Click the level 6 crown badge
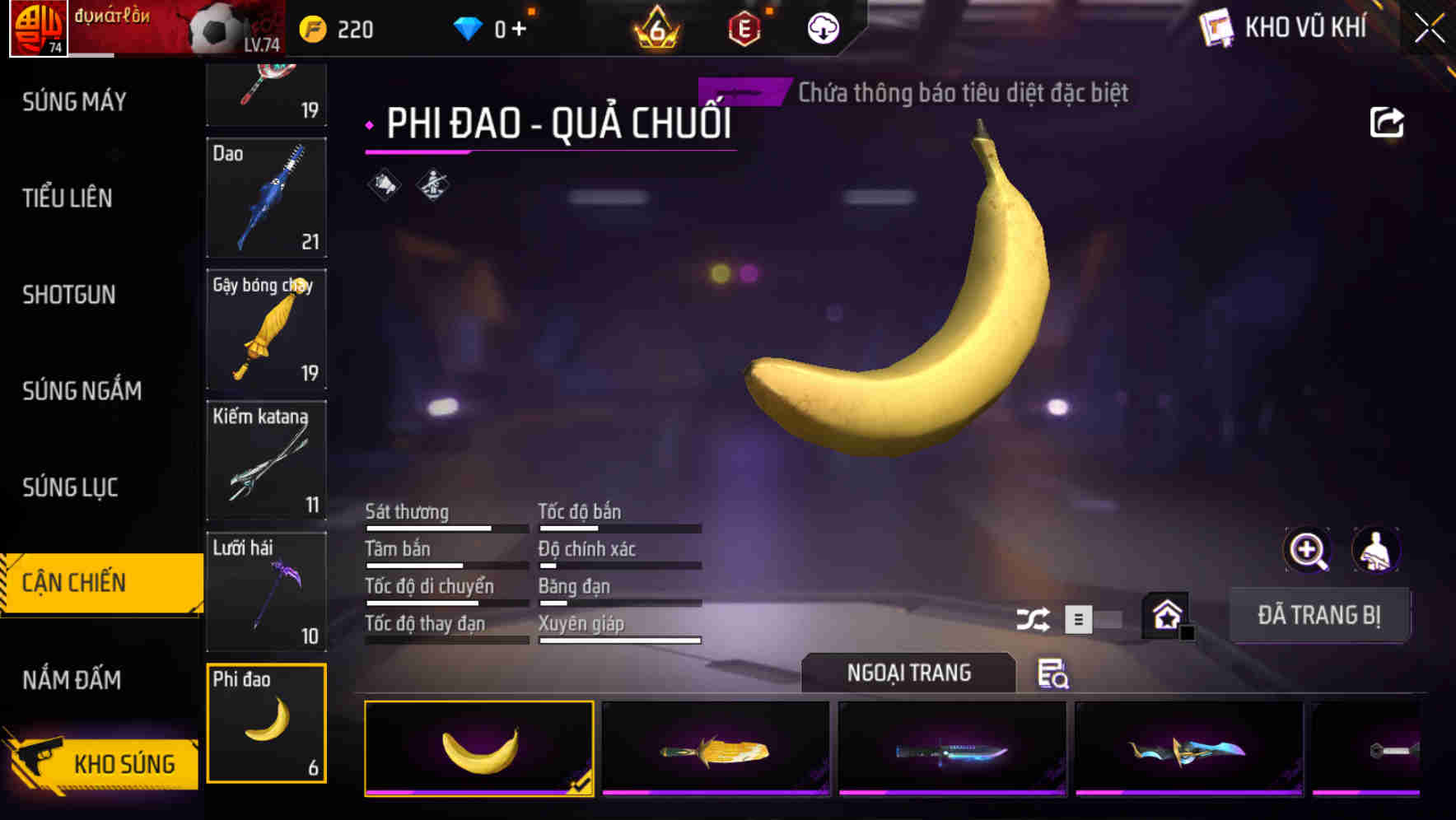The width and height of the screenshot is (1456, 820). (x=655, y=27)
